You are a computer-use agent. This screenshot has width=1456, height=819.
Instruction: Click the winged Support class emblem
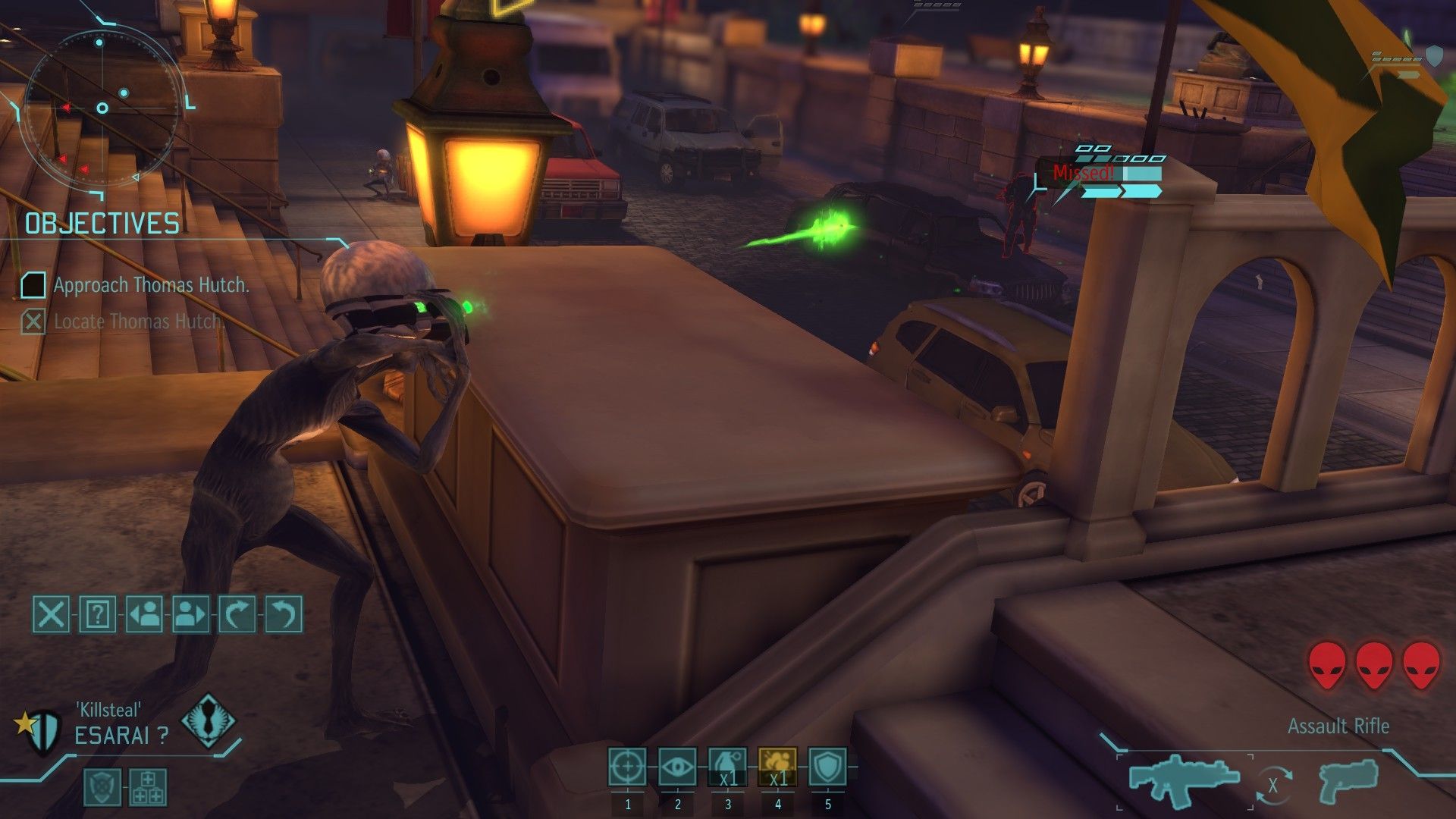[208, 721]
